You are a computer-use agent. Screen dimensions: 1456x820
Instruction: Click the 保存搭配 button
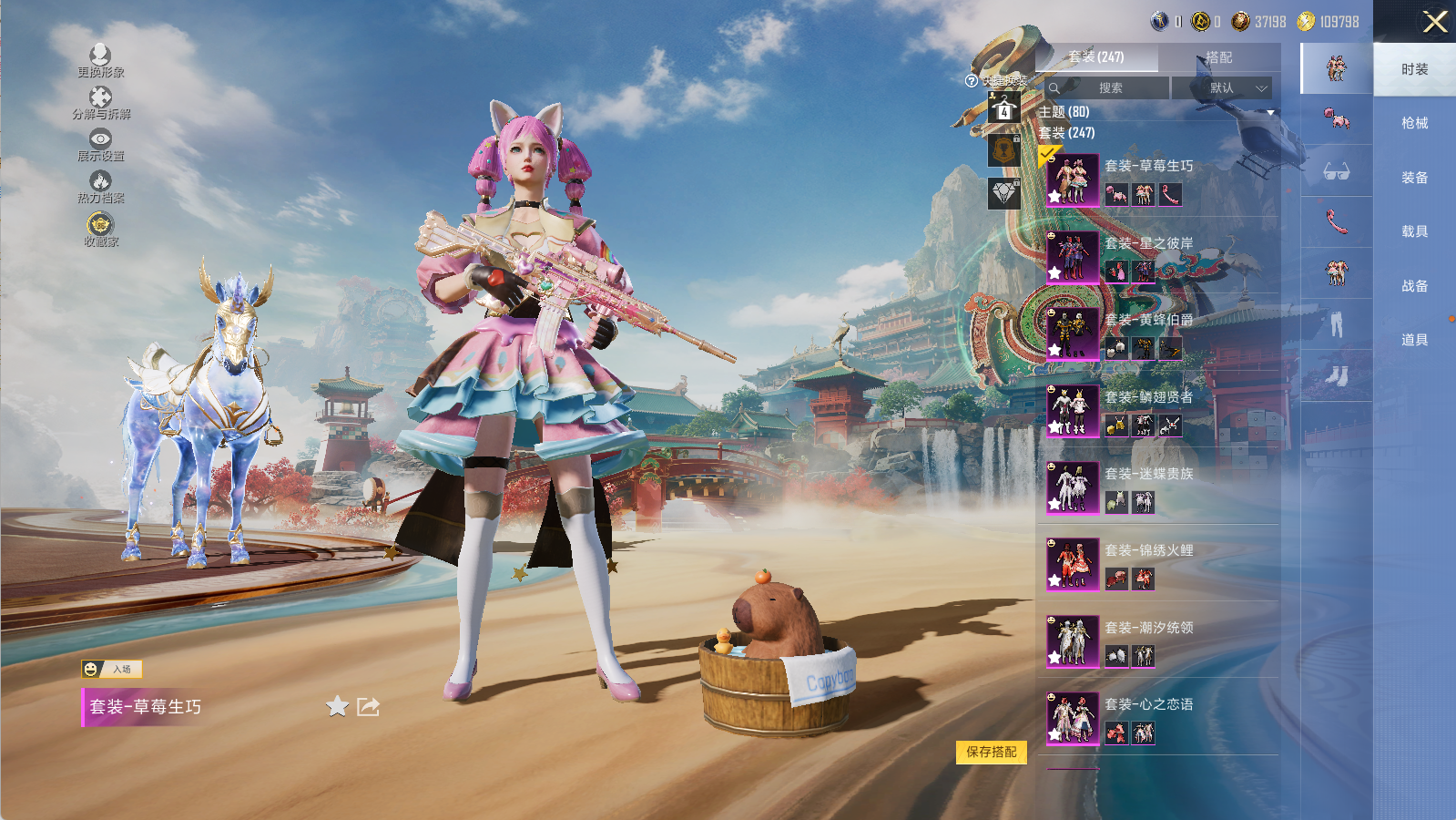click(991, 752)
